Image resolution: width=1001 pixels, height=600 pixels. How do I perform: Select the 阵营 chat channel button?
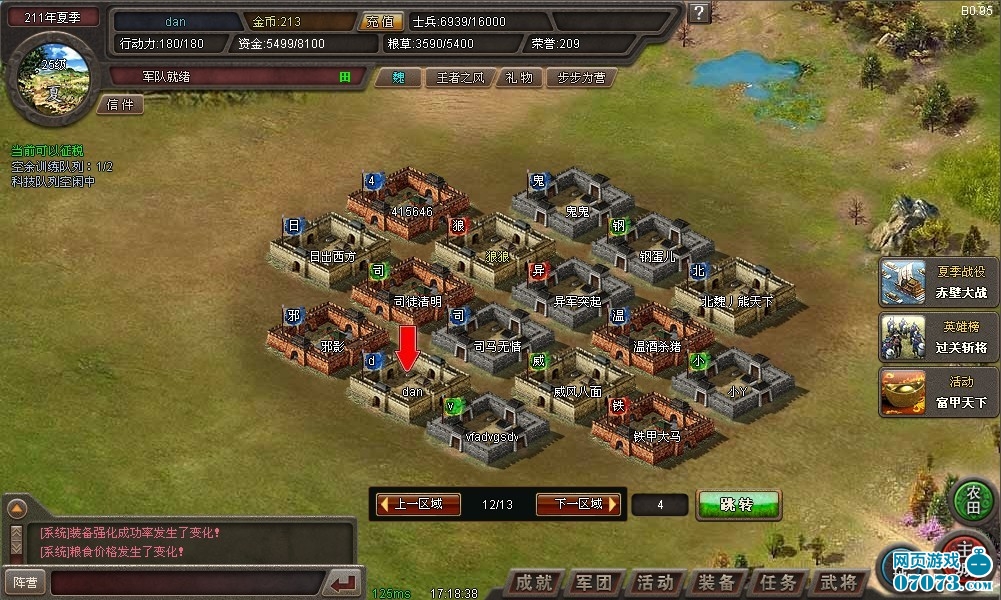pyautogui.click(x=24, y=581)
